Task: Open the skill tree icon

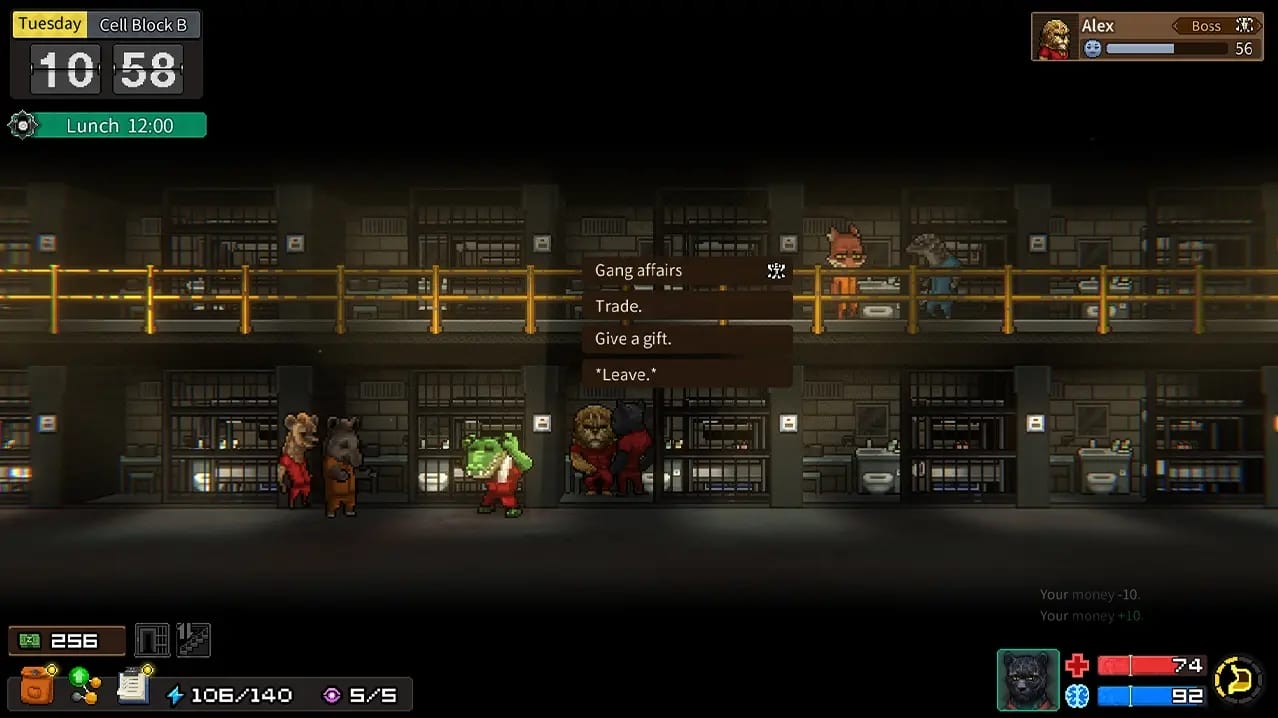Action: click(x=84, y=685)
